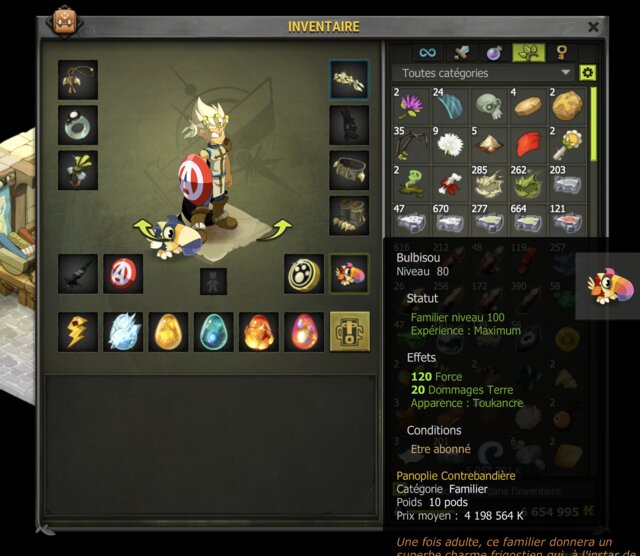Switch to the sword equipment tab

pos(461,52)
